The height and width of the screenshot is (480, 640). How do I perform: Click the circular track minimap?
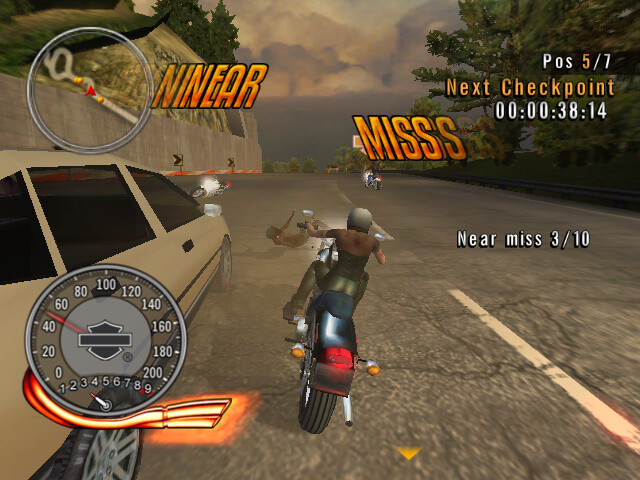89,90
